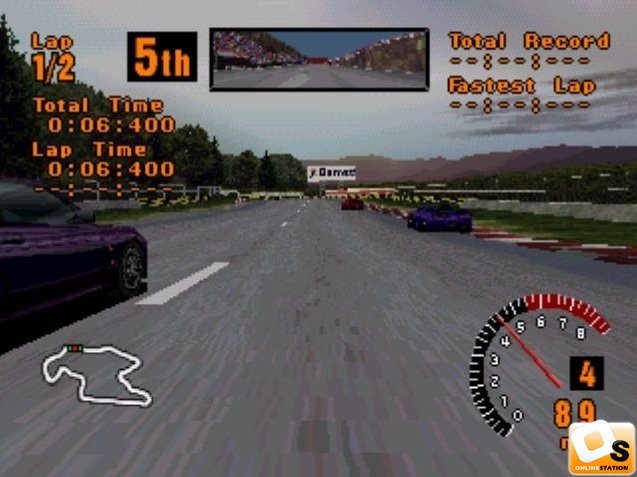Click the track layout minimap

96,374
